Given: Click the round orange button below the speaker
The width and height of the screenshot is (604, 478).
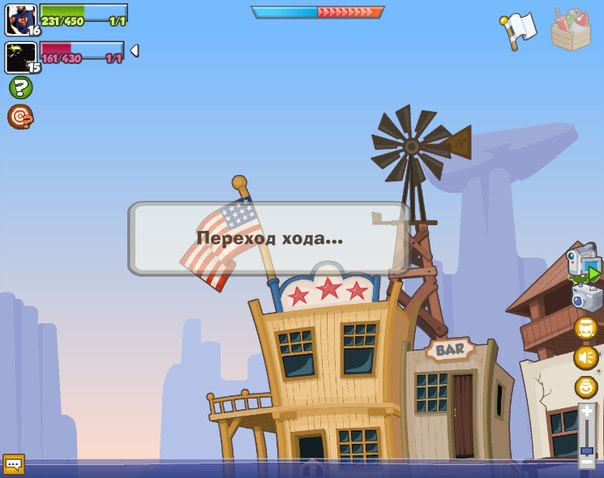Looking at the screenshot, I should (x=586, y=386).
